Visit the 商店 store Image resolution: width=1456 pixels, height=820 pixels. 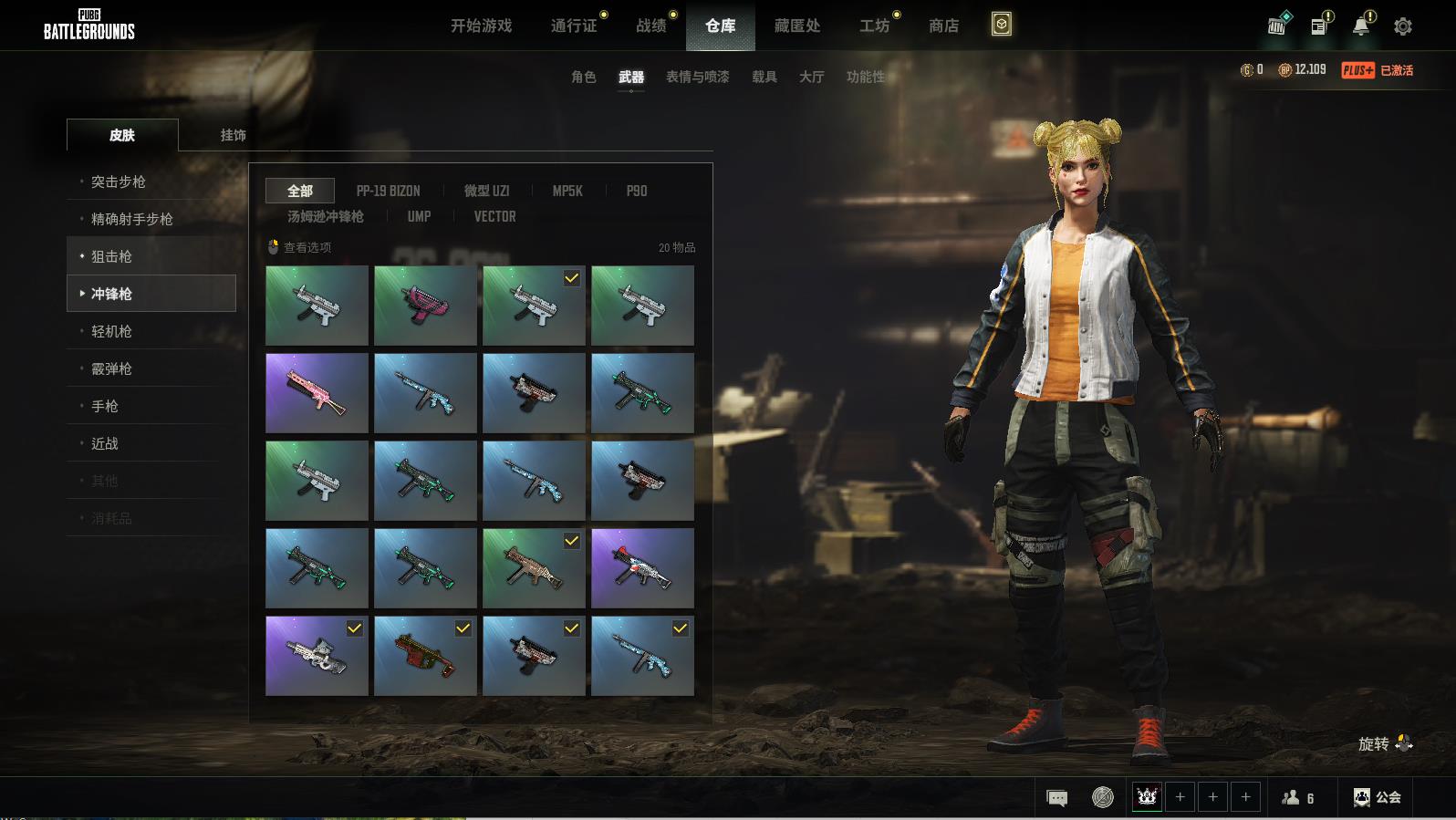coord(943,26)
